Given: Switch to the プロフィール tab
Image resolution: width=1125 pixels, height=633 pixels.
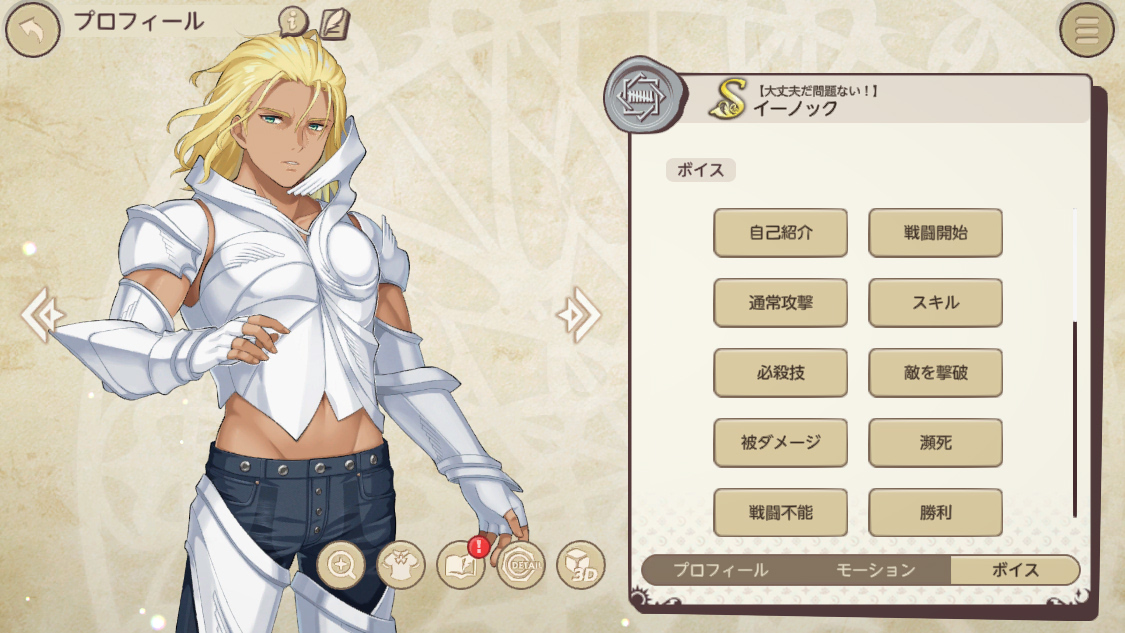Looking at the screenshot, I should (x=720, y=570).
